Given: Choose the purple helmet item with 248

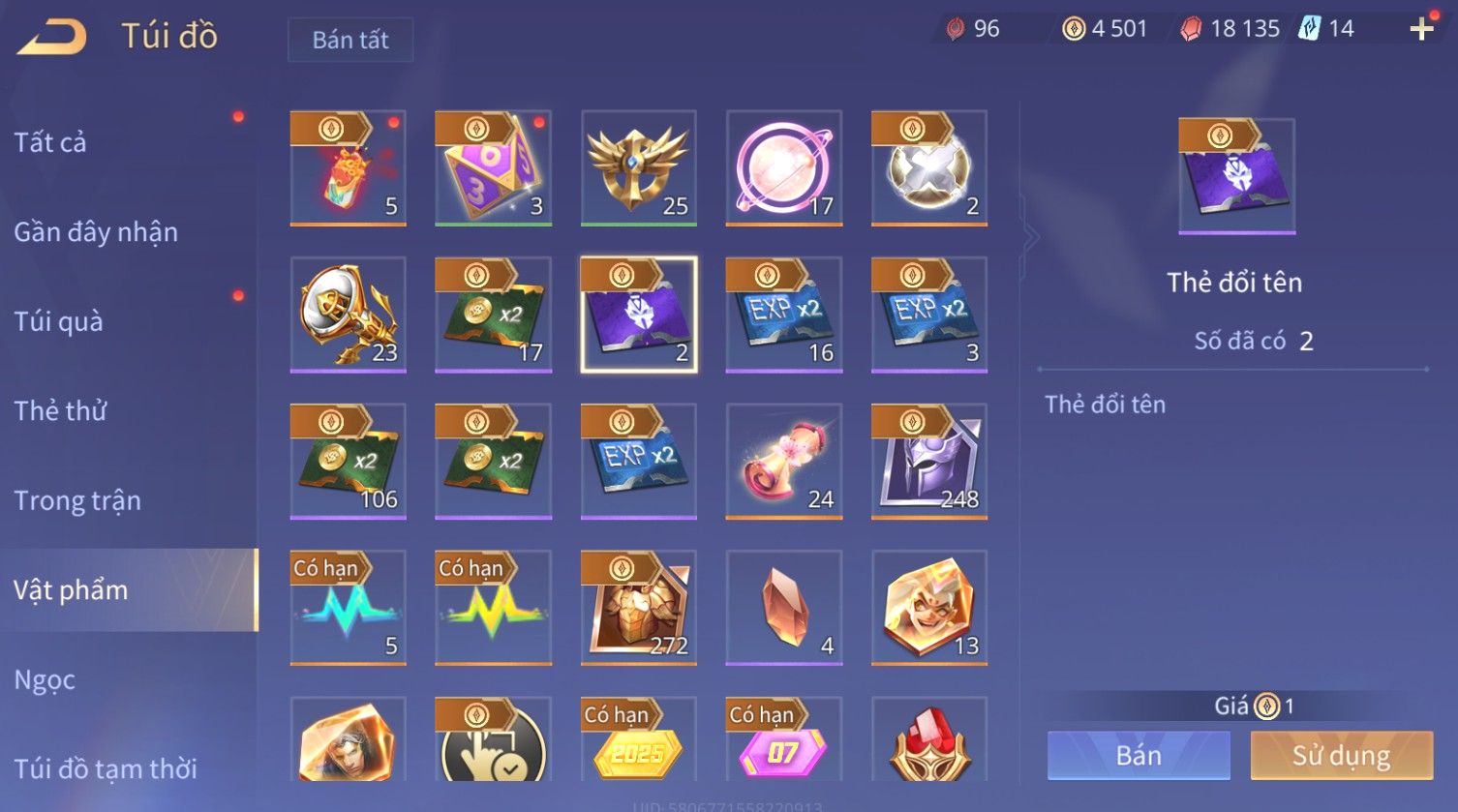Looking at the screenshot, I should pyautogui.click(x=929, y=461).
